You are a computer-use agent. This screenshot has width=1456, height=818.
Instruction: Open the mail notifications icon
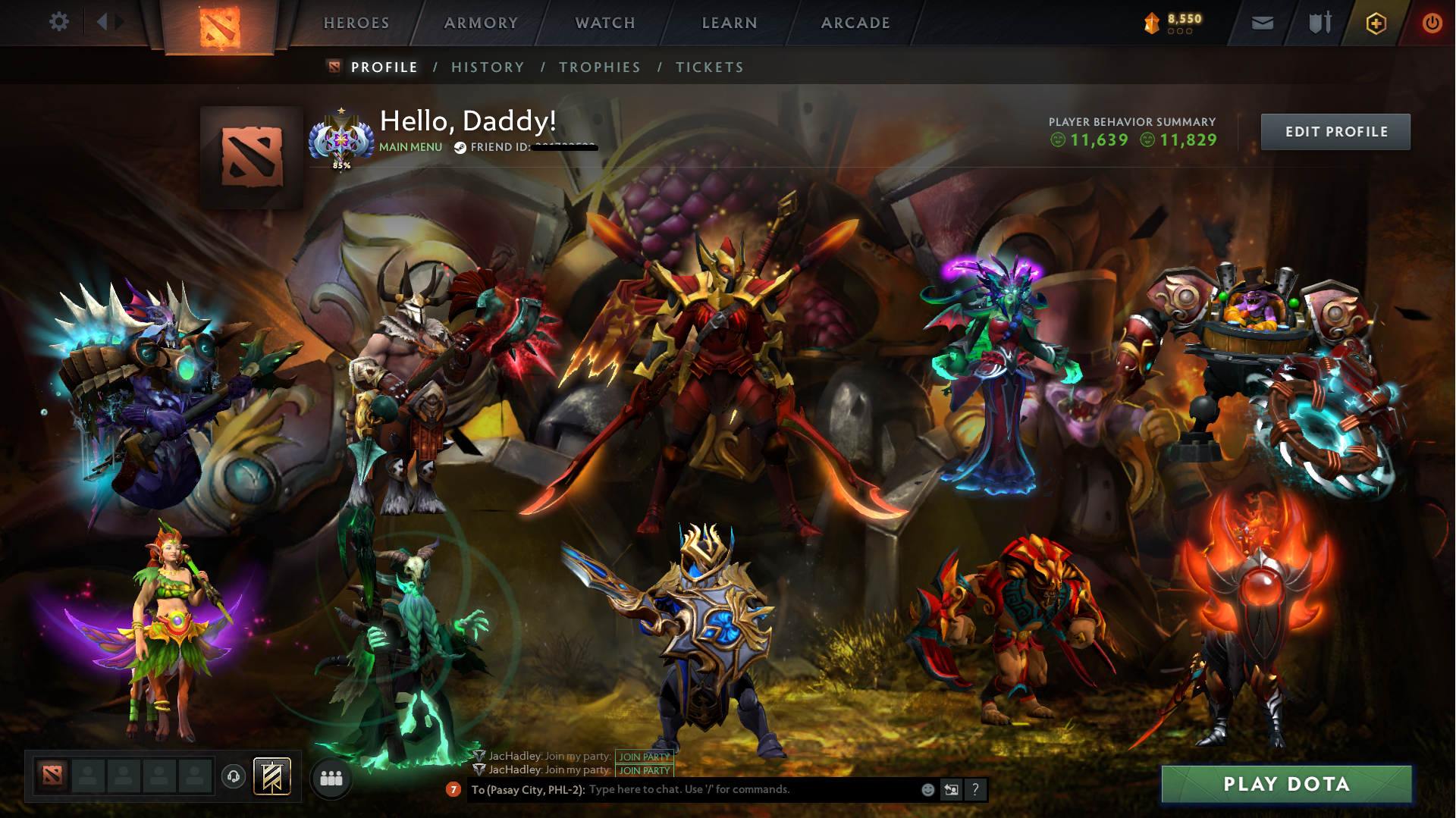1261,23
